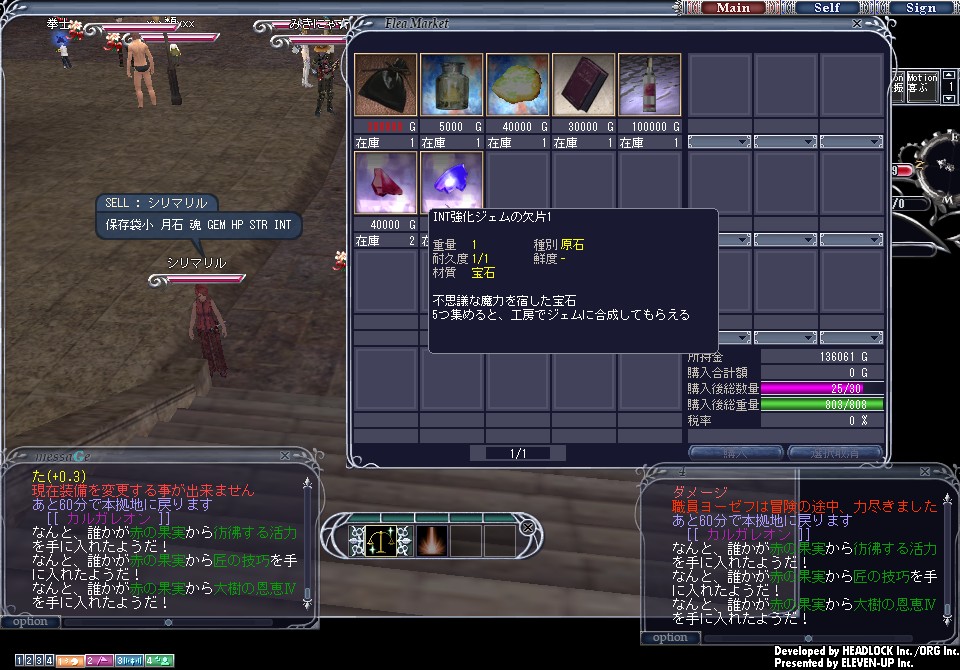The width and height of the screenshot is (960, 670).
Task: Pick the glass jar item priced 5000 G
Action: (x=451, y=86)
